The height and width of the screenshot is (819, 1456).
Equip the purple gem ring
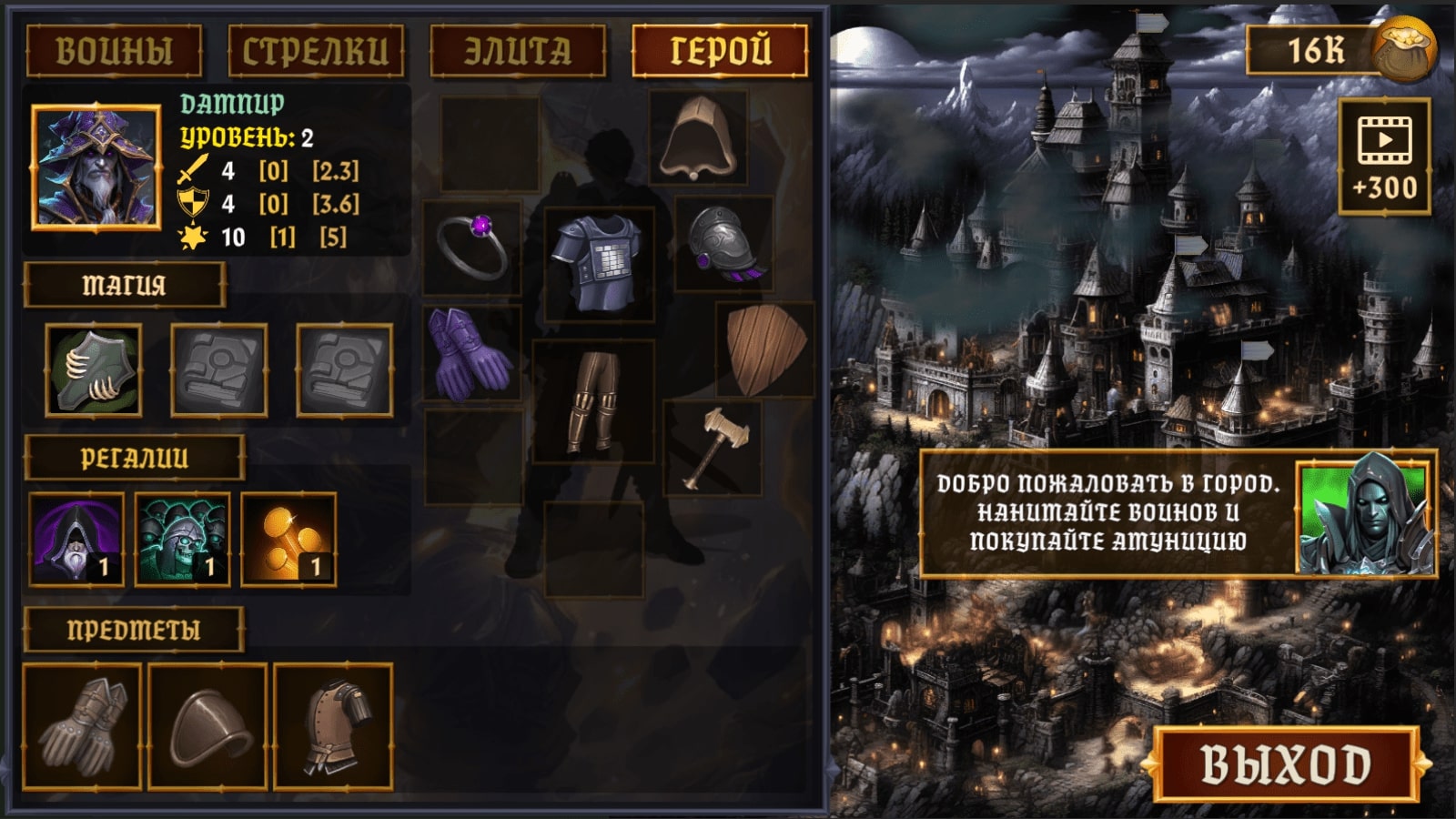tap(474, 246)
